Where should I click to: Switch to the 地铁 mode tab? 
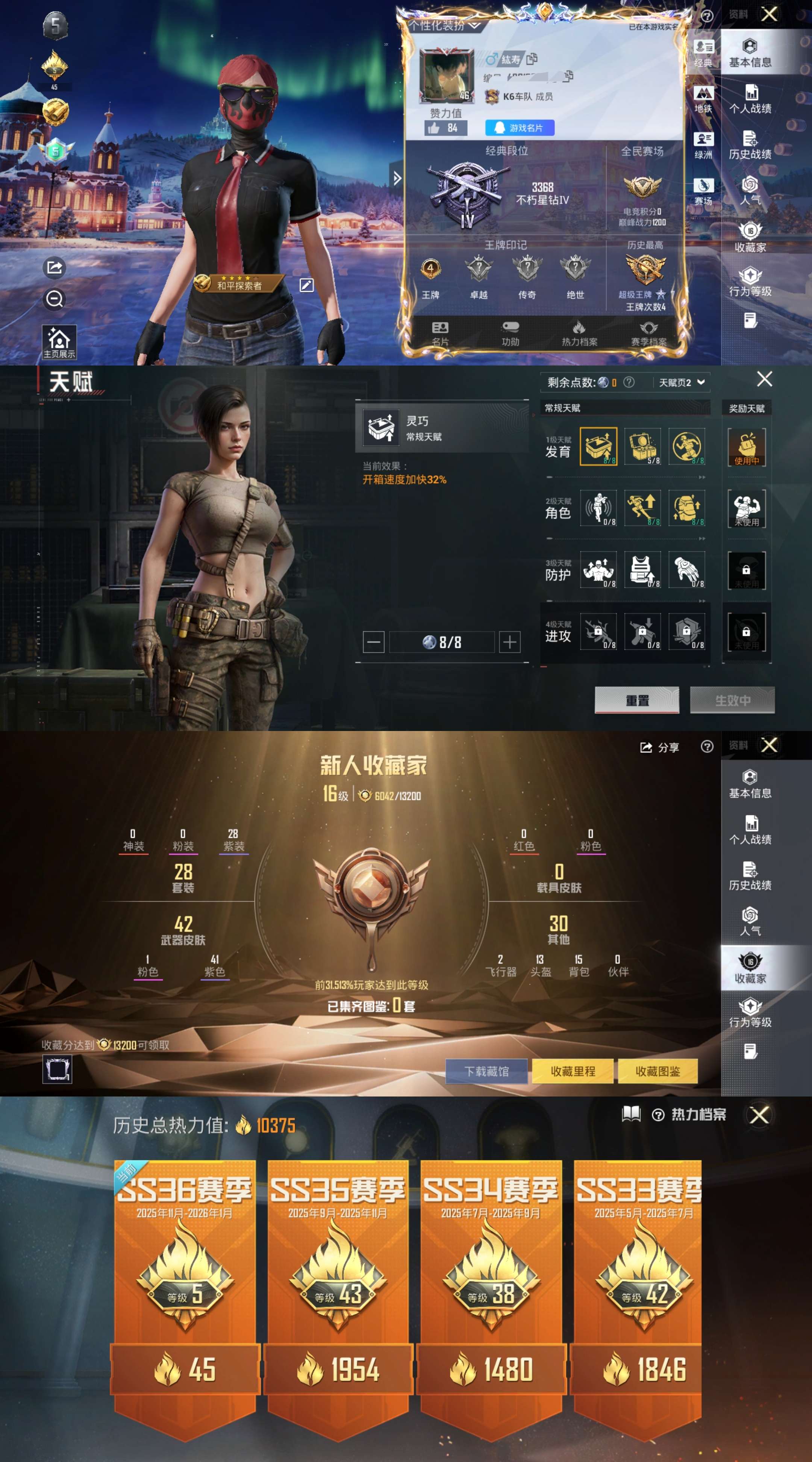703,100
